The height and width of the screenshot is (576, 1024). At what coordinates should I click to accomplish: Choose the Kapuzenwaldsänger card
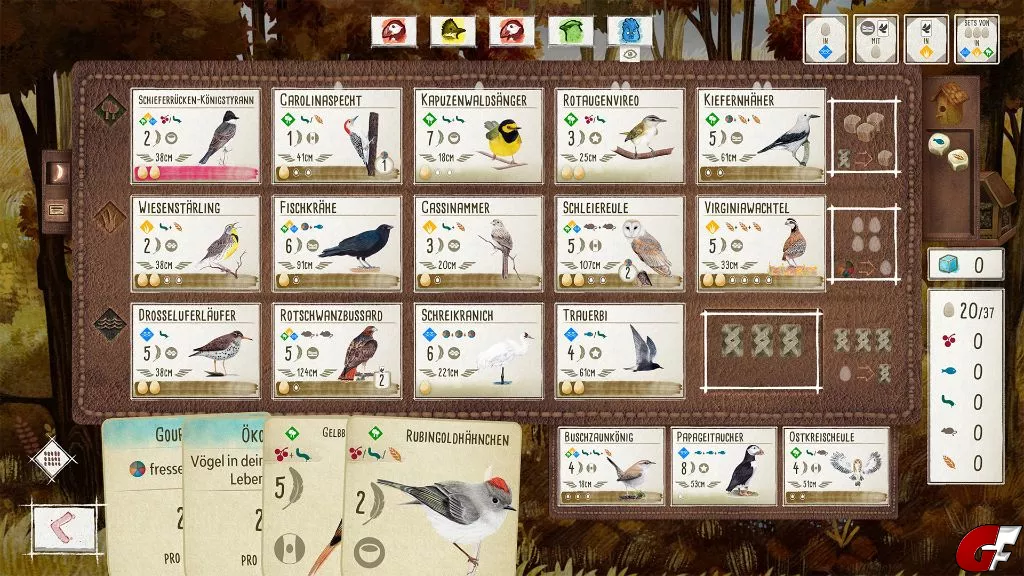tap(478, 136)
